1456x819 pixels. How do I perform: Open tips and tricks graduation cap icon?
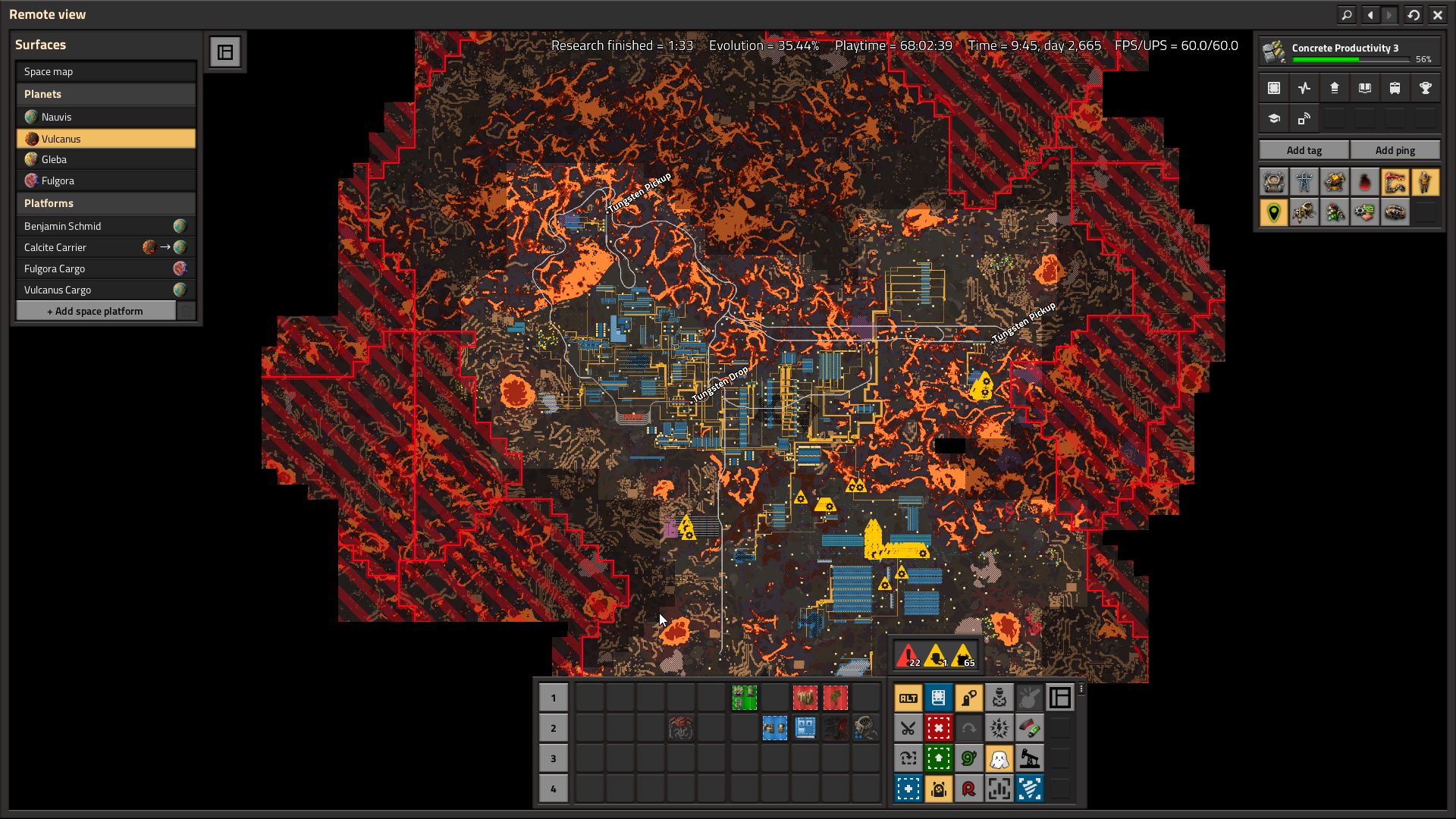1274,118
